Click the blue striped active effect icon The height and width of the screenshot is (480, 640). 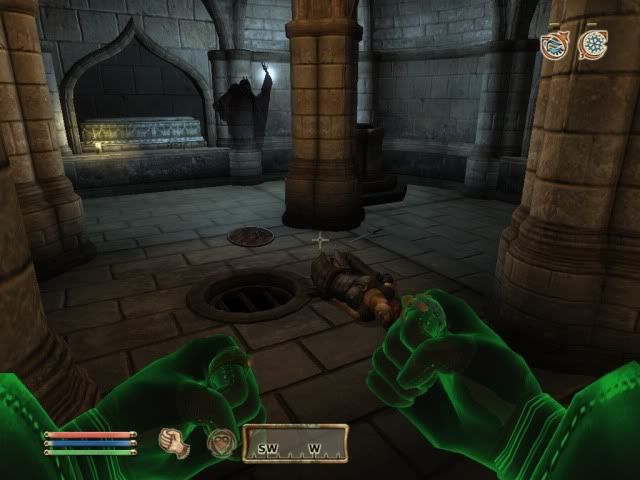coord(553,44)
